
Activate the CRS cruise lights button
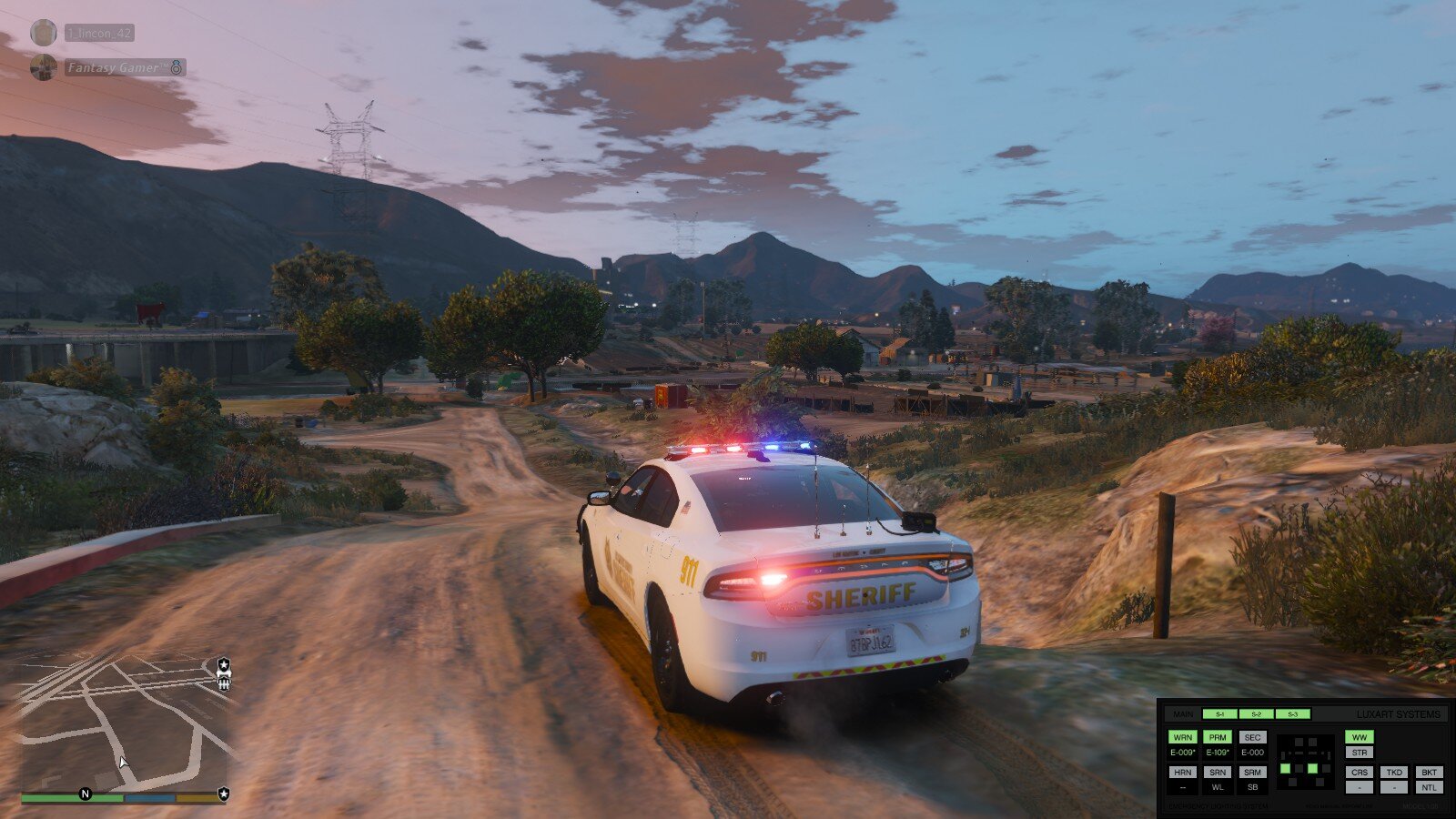(x=1360, y=772)
